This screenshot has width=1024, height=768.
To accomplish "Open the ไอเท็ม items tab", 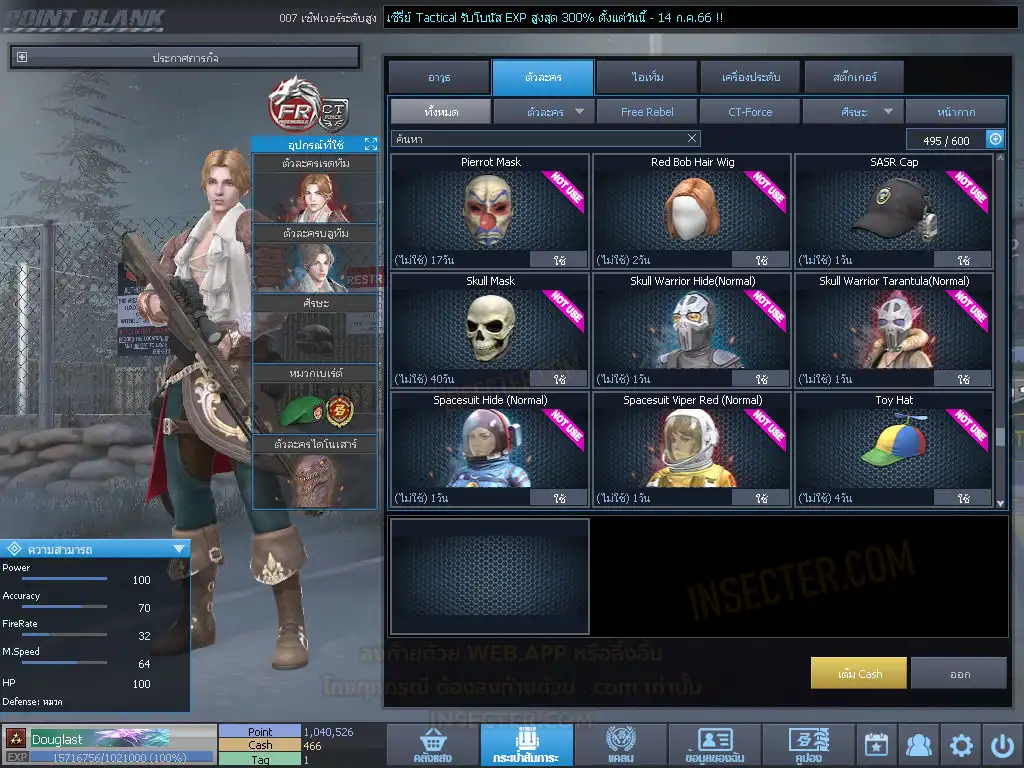I will (x=647, y=77).
